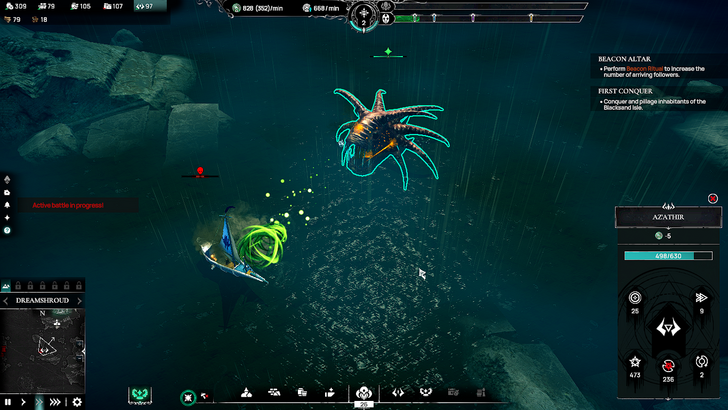
Task: Select Azathir's target circle stat icon
Action: pos(633,297)
